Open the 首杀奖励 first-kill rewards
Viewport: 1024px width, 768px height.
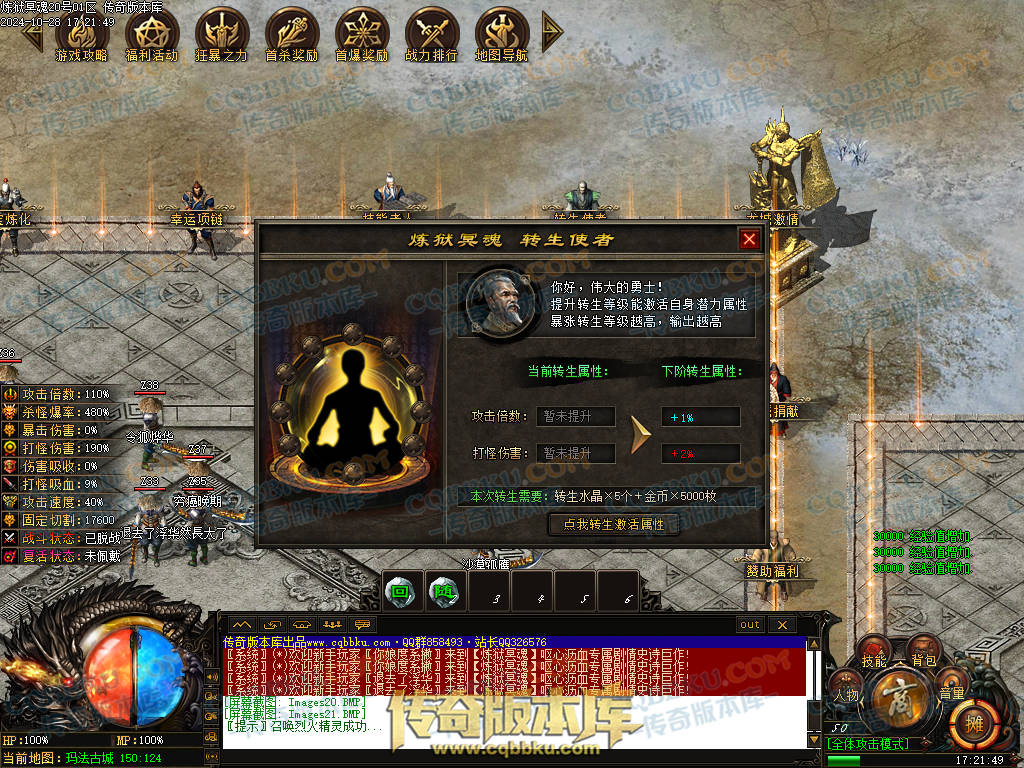(291, 34)
